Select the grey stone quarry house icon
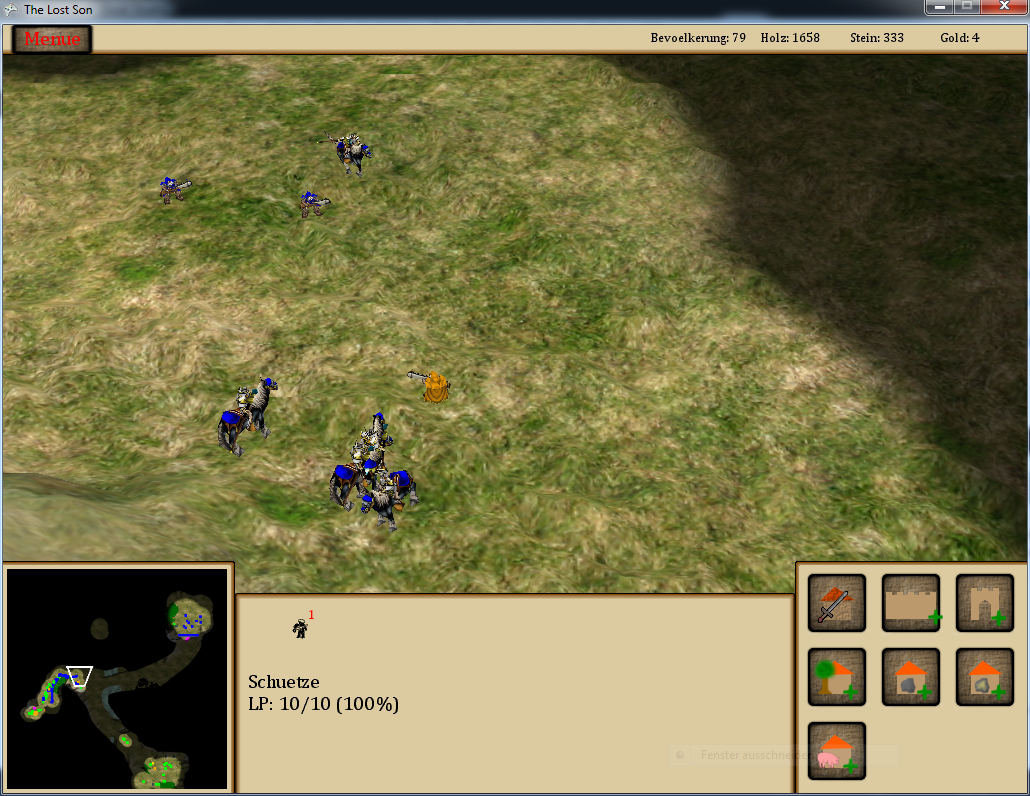The image size is (1030, 796). coord(911,677)
